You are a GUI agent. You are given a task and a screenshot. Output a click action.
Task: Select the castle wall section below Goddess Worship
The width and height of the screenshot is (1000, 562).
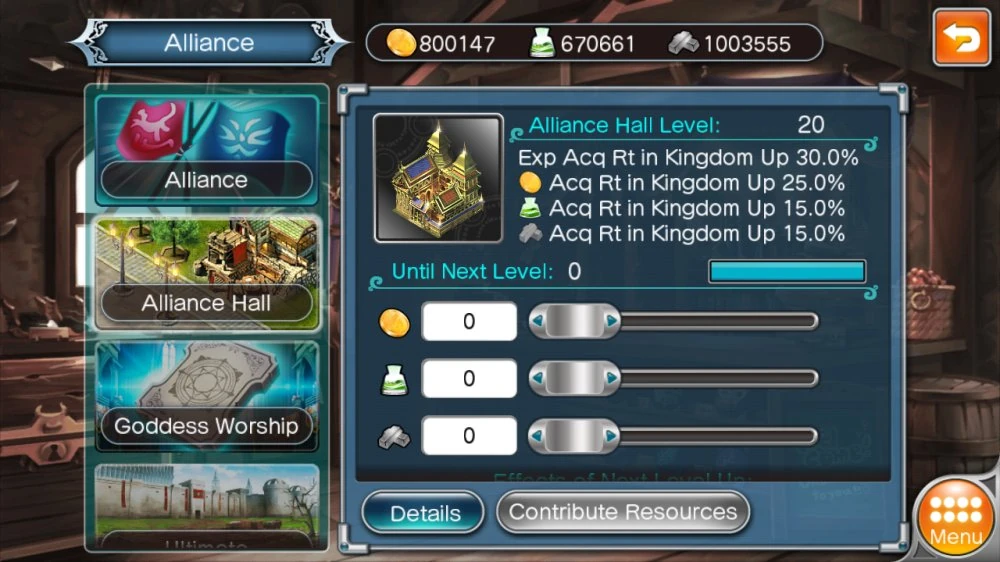click(207, 508)
